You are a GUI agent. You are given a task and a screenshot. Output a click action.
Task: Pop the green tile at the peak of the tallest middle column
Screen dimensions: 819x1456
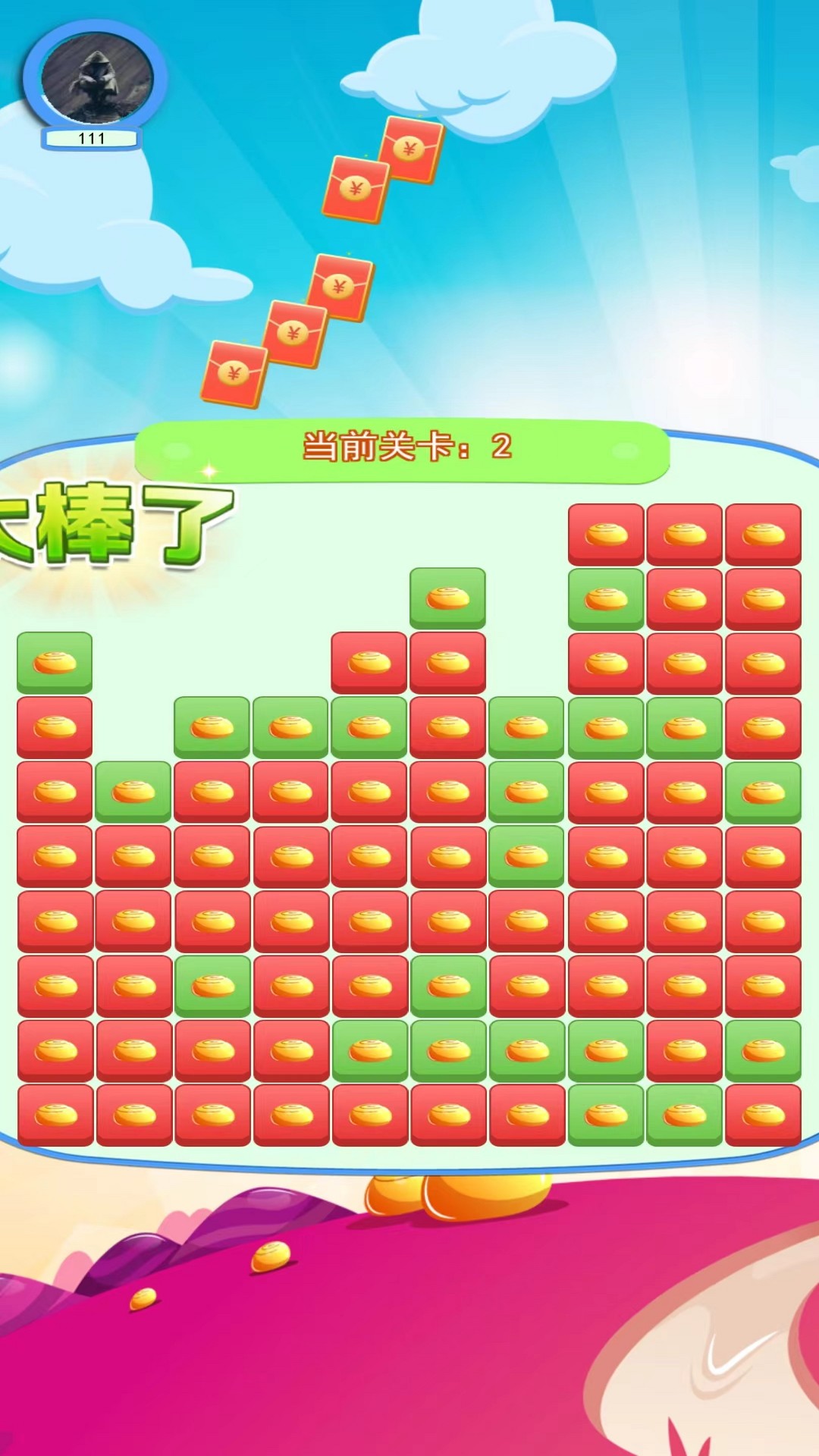(x=447, y=598)
